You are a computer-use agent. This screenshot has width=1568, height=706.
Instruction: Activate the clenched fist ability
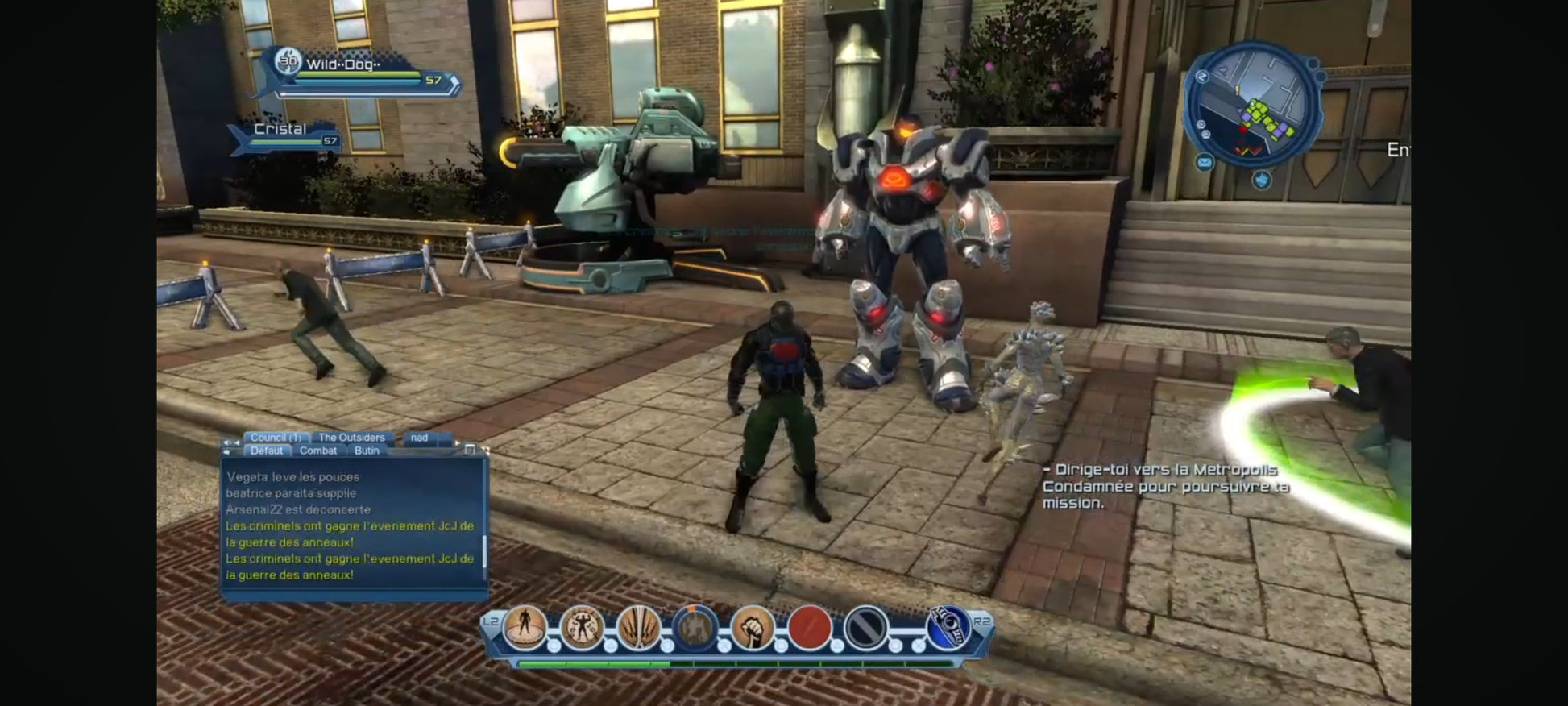pyautogui.click(x=753, y=628)
